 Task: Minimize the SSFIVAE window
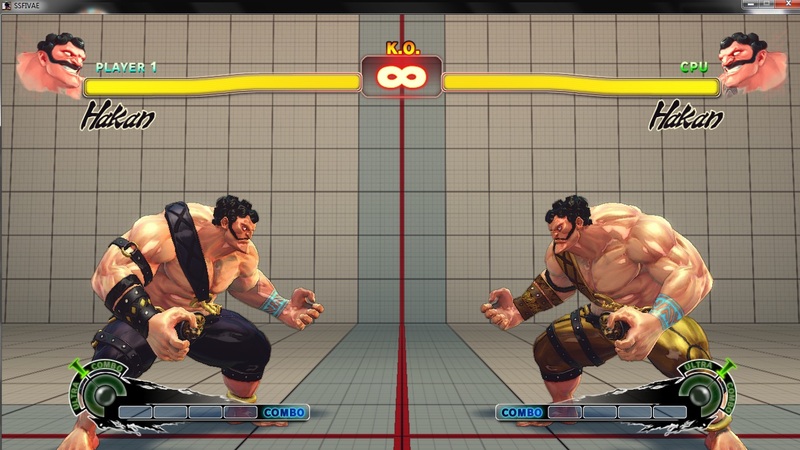[x=751, y=5]
